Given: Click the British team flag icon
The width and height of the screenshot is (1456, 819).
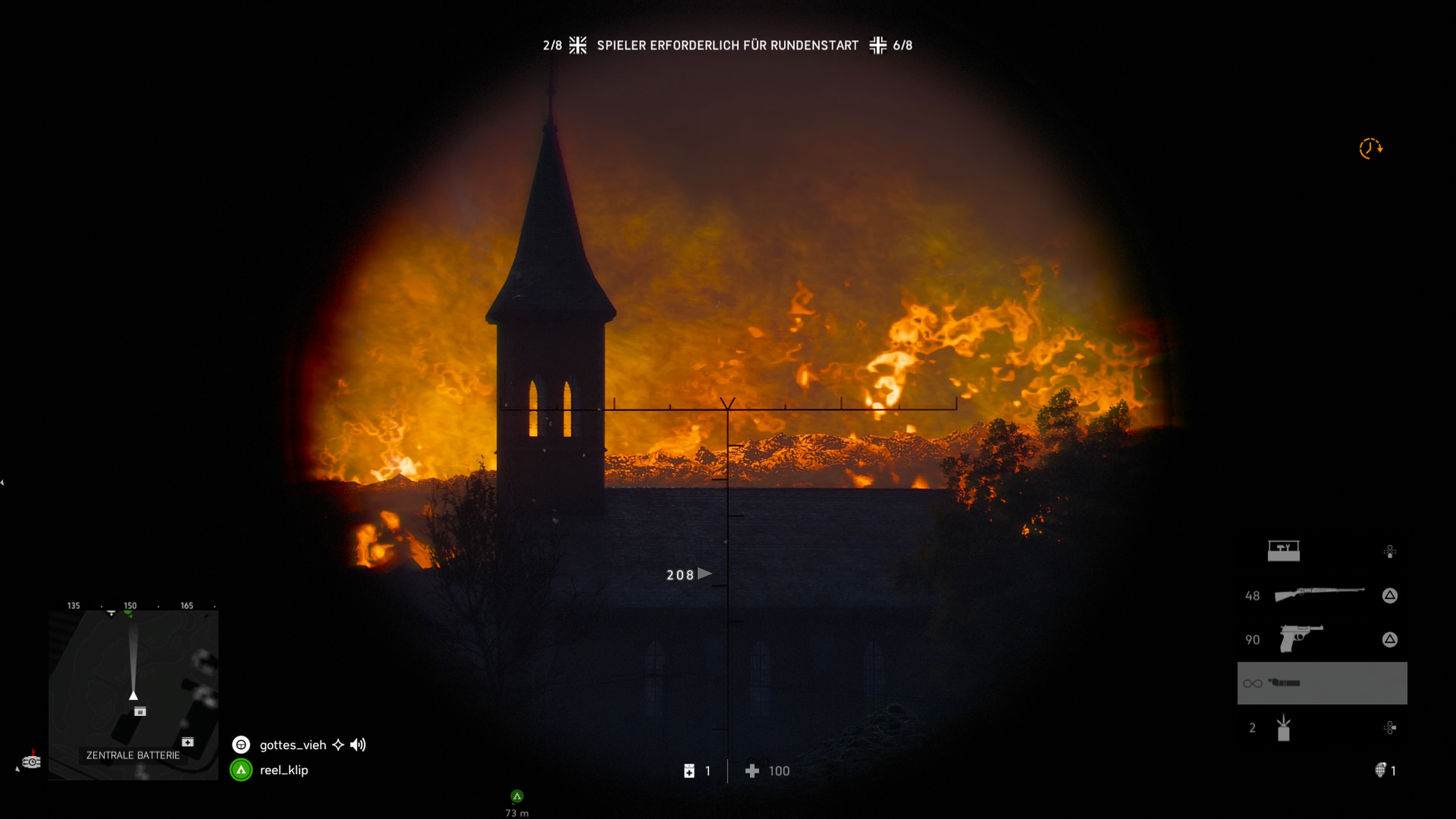Looking at the screenshot, I should pos(577,45).
